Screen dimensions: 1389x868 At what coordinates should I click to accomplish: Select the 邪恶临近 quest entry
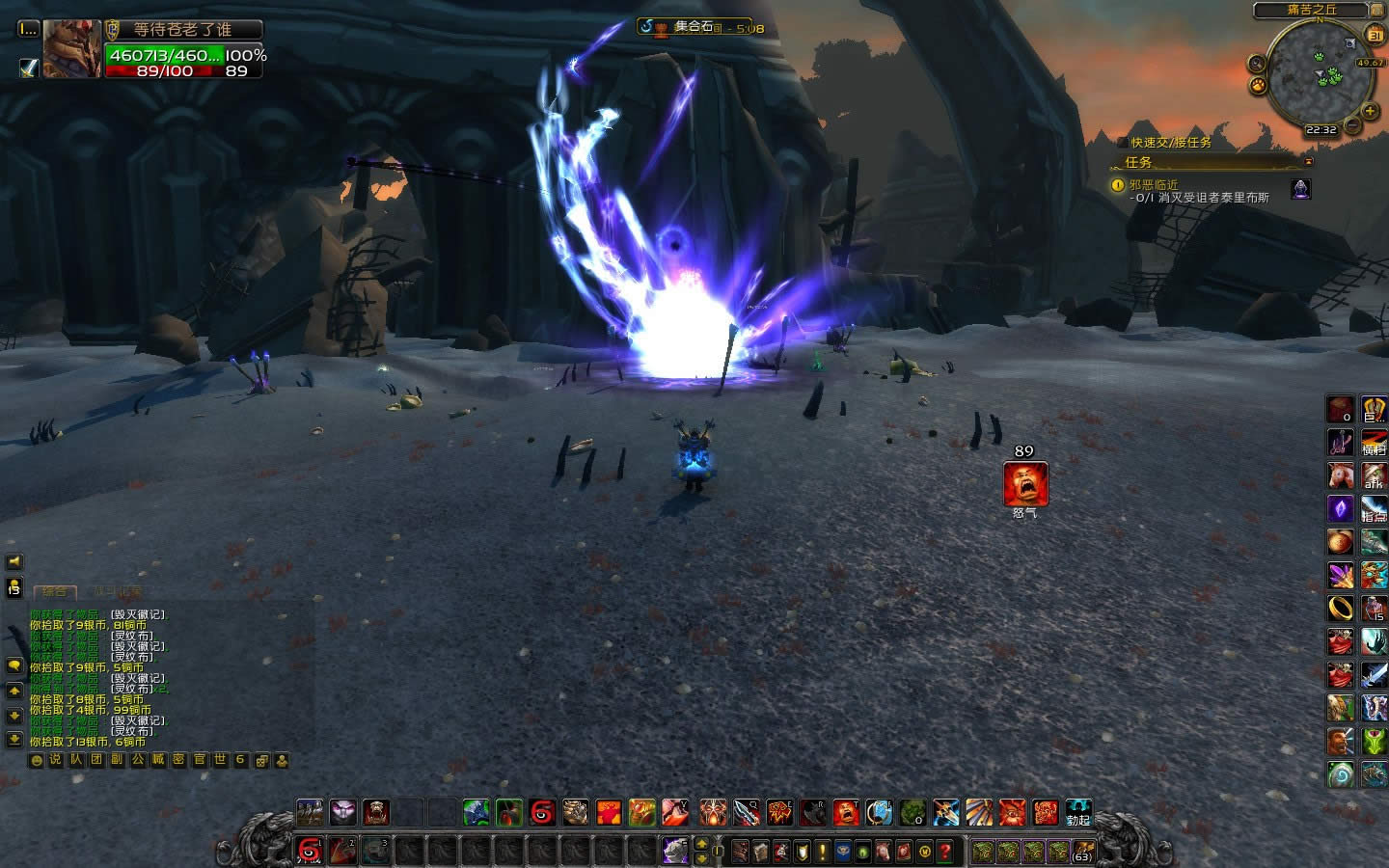point(1154,184)
